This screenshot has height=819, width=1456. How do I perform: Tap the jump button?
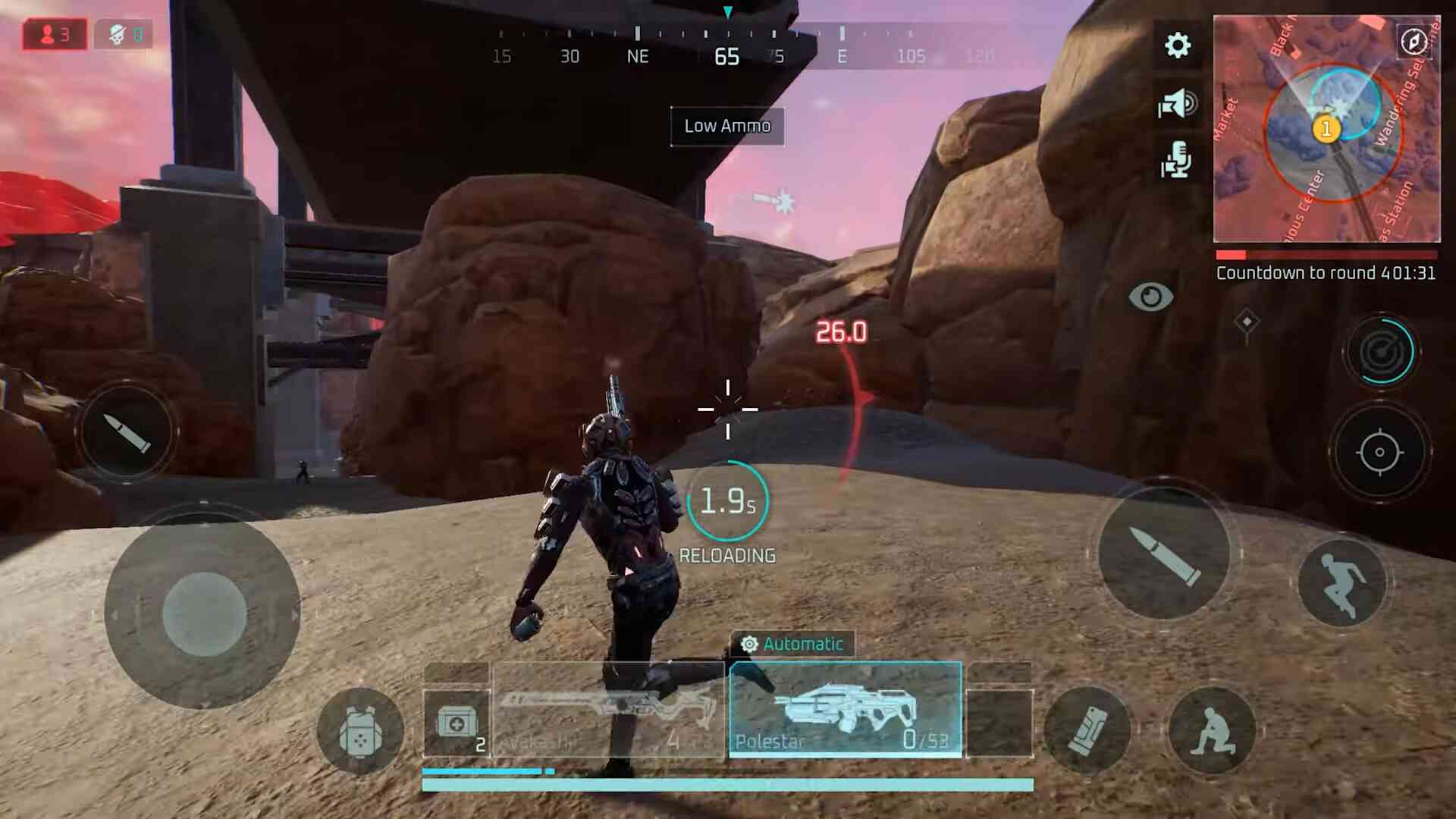(x=1341, y=582)
